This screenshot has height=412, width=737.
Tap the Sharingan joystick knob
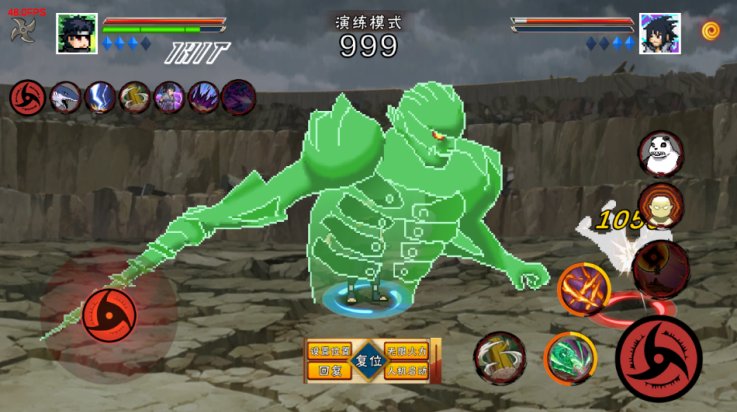tap(103, 313)
